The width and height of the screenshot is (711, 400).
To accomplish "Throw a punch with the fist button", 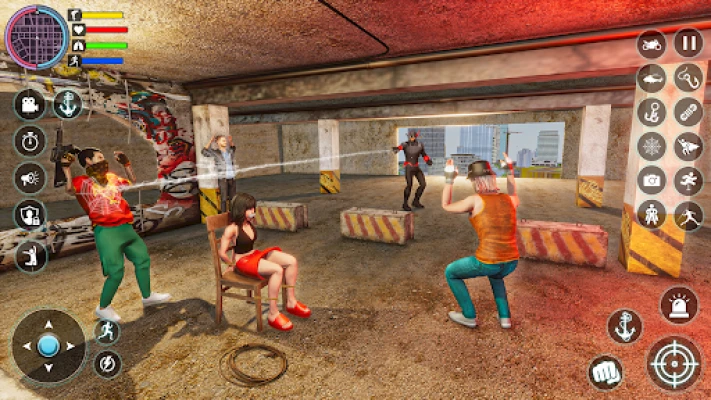I will pyautogui.click(x=605, y=372).
